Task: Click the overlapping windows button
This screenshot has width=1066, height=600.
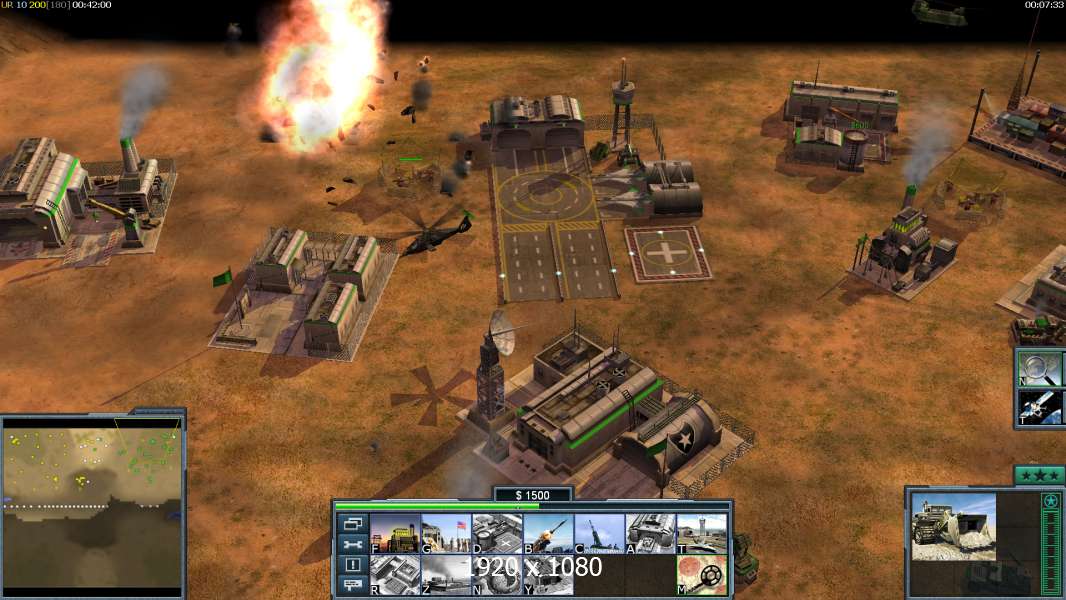Action: point(352,523)
